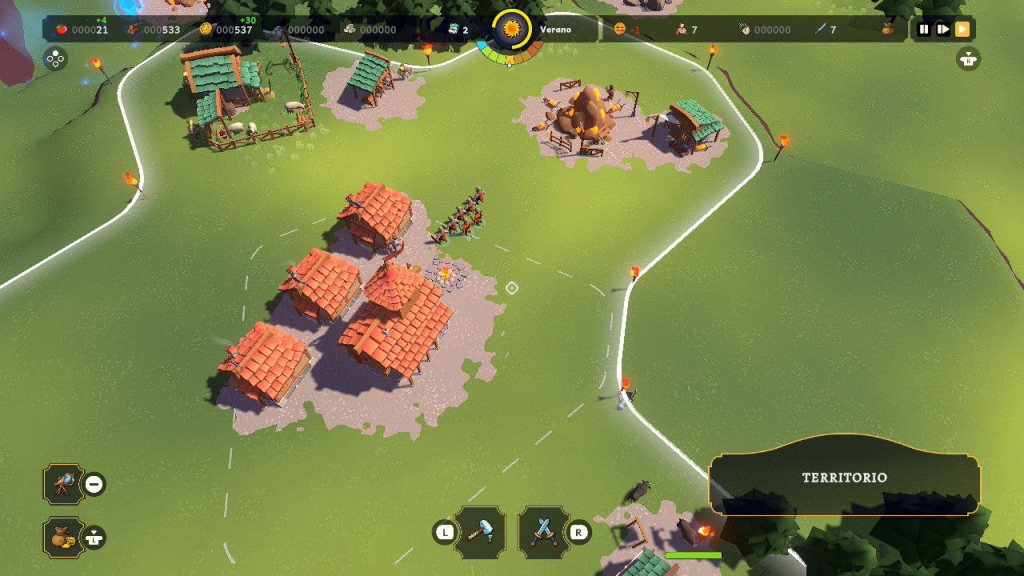Viewport: 1024px width, 576px height.
Task: Click the sun season dial
Action: tap(512, 29)
